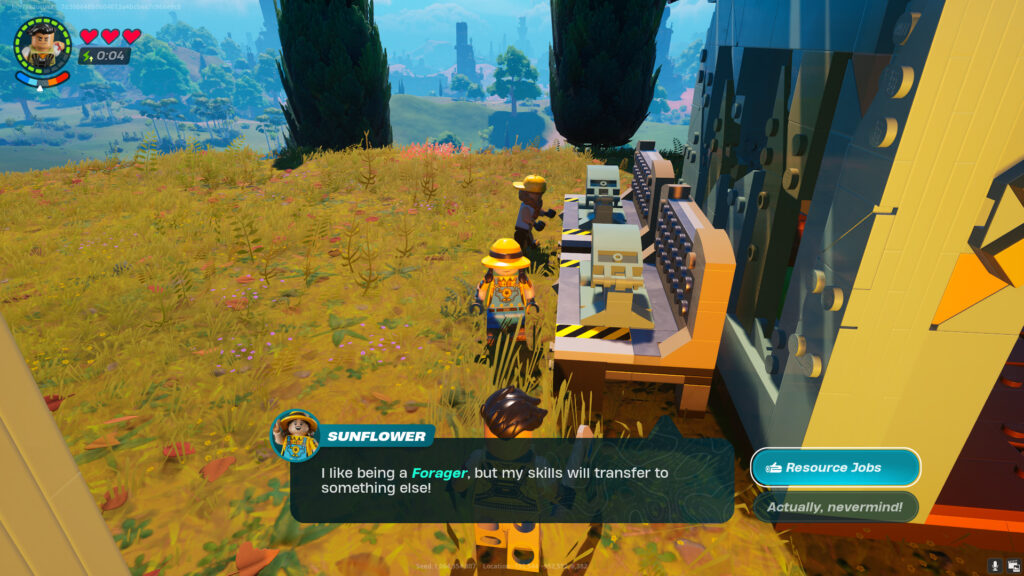The height and width of the screenshot is (576, 1024).
Task: Choose the Resource Jobs dialogue option
Action: pos(835,467)
